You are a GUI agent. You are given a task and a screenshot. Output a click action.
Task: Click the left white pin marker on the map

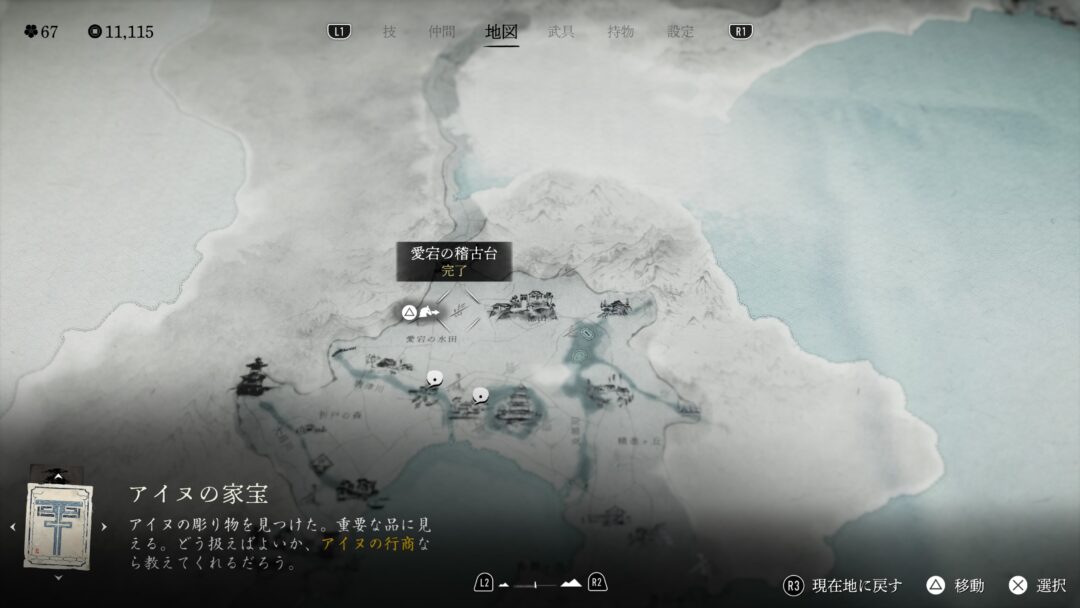pyautogui.click(x=434, y=378)
